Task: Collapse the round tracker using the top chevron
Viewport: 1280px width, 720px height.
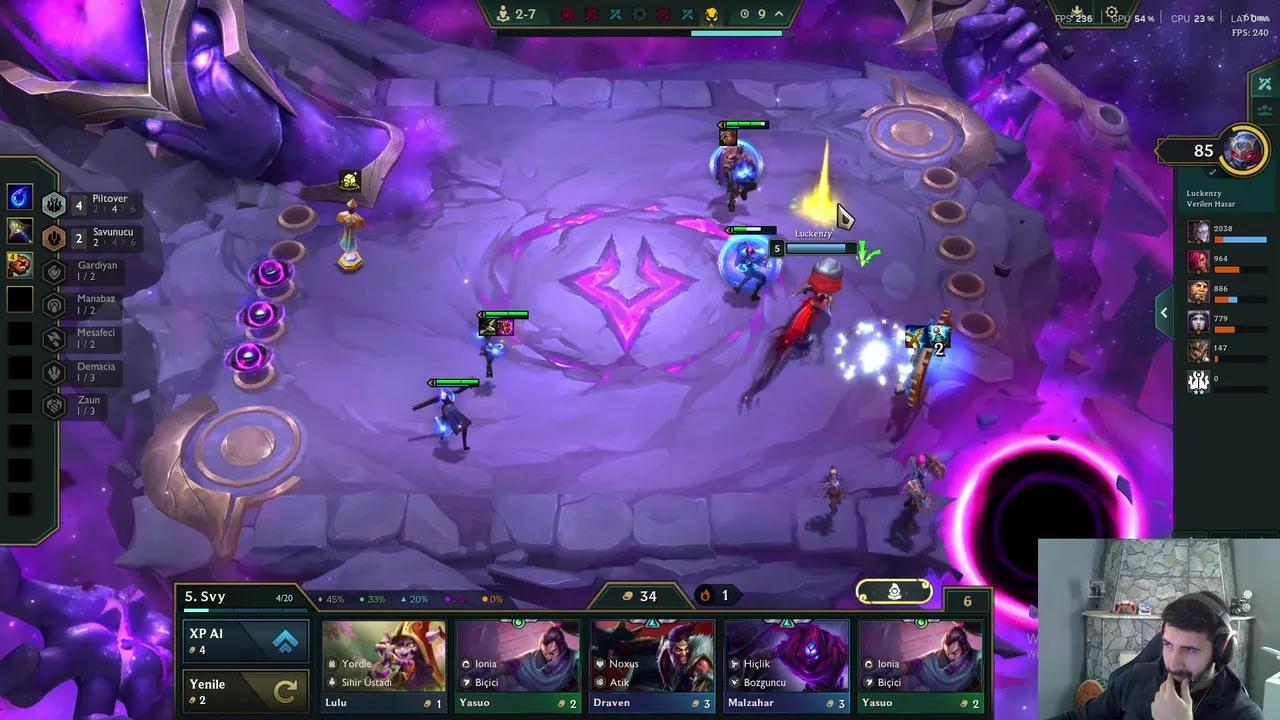Action: [x=777, y=15]
